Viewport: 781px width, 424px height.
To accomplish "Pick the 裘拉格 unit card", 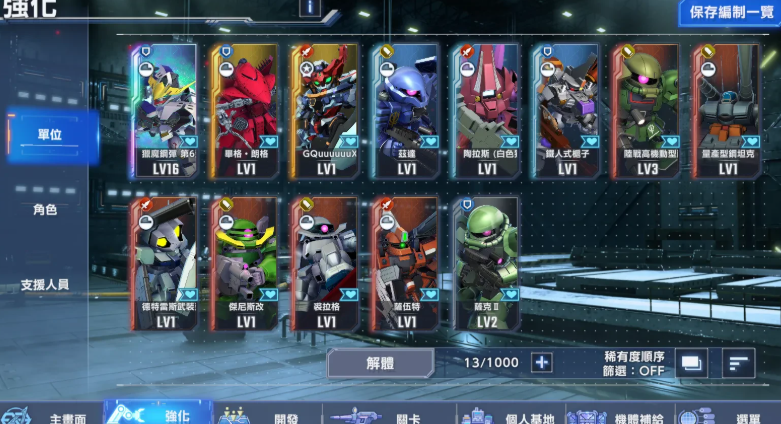I will pyautogui.click(x=326, y=264).
